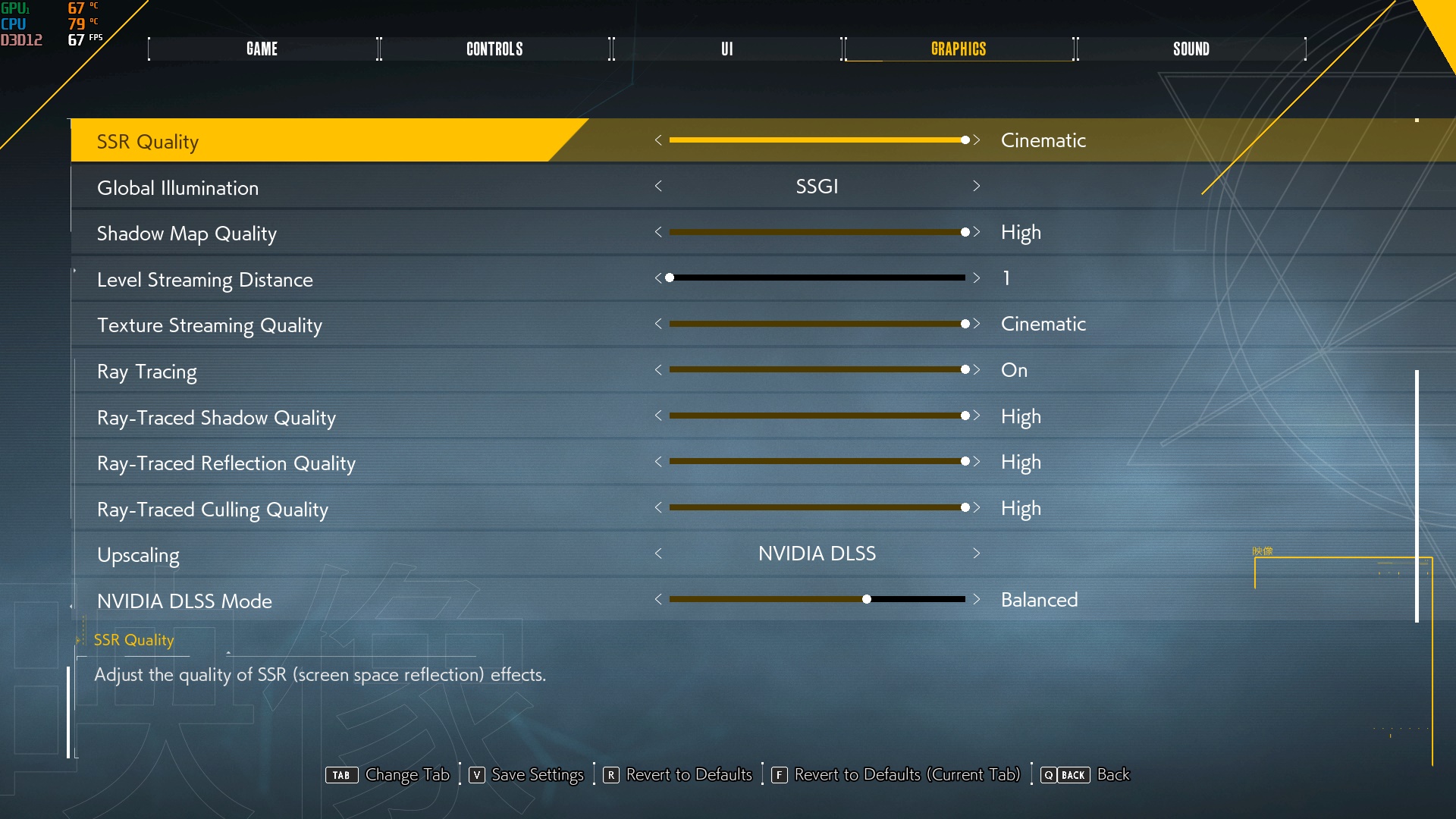Increase Level Streaming Distance with right arrow
Screen dimensions: 1456x819
[977, 278]
